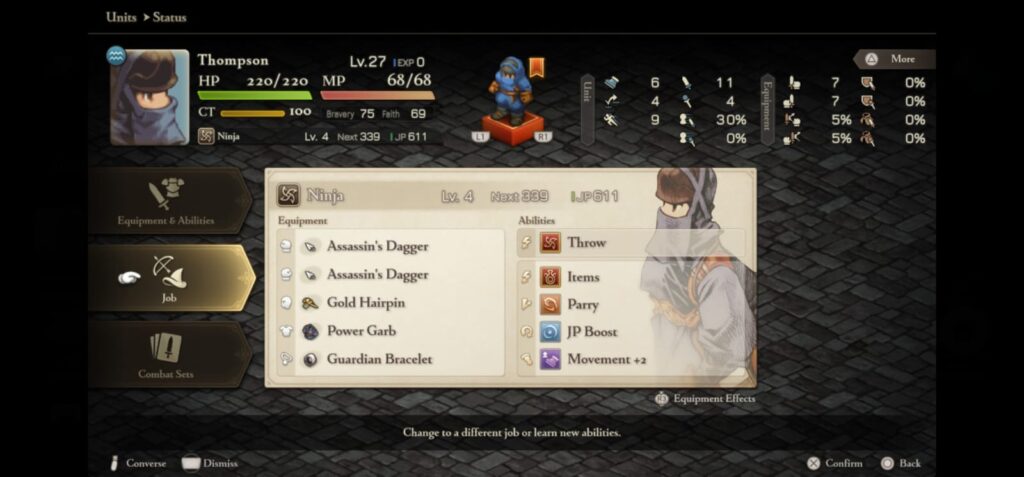Select the Throw ability row

click(x=628, y=243)
